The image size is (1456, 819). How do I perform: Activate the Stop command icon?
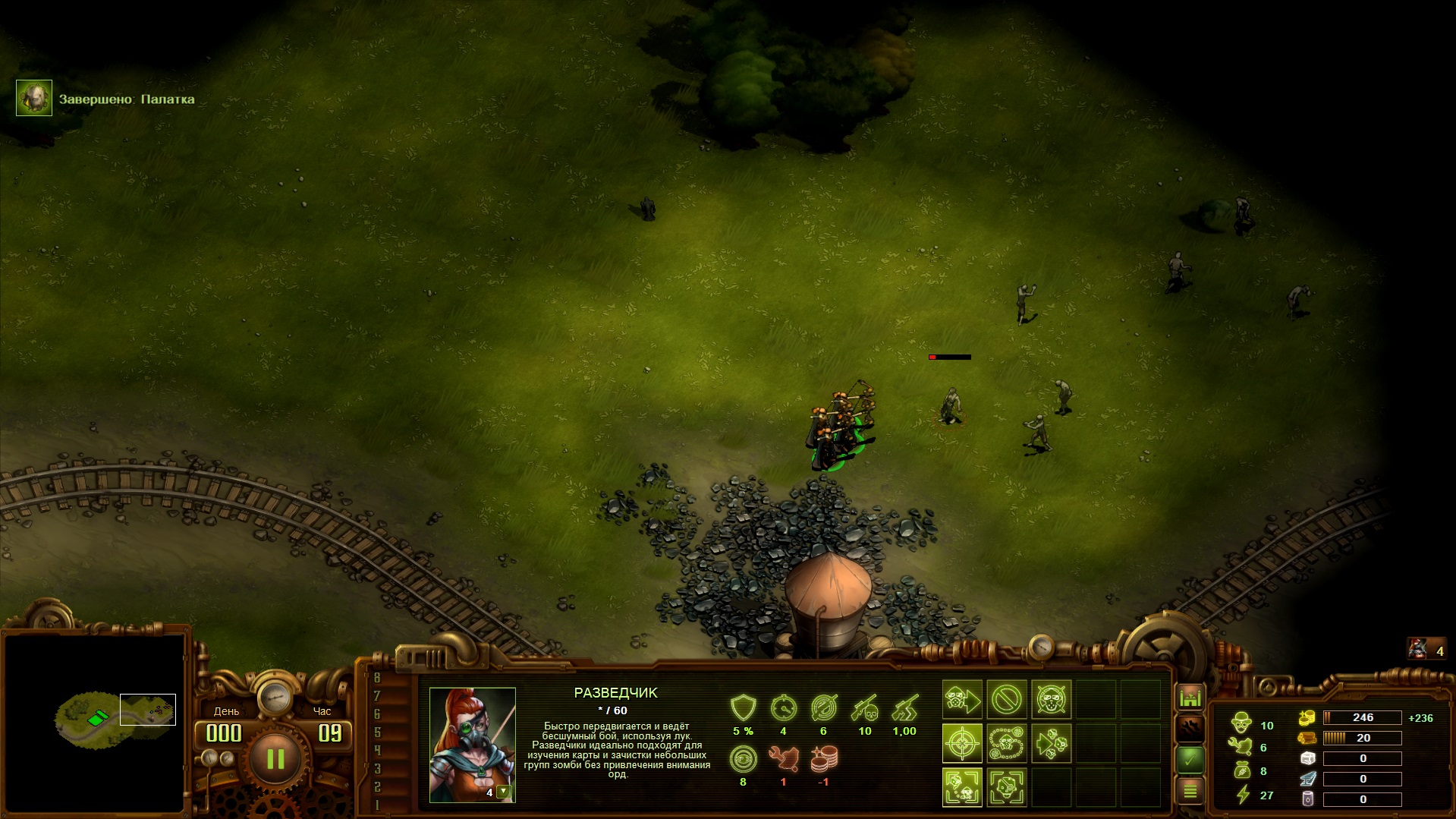[1006, 700]
